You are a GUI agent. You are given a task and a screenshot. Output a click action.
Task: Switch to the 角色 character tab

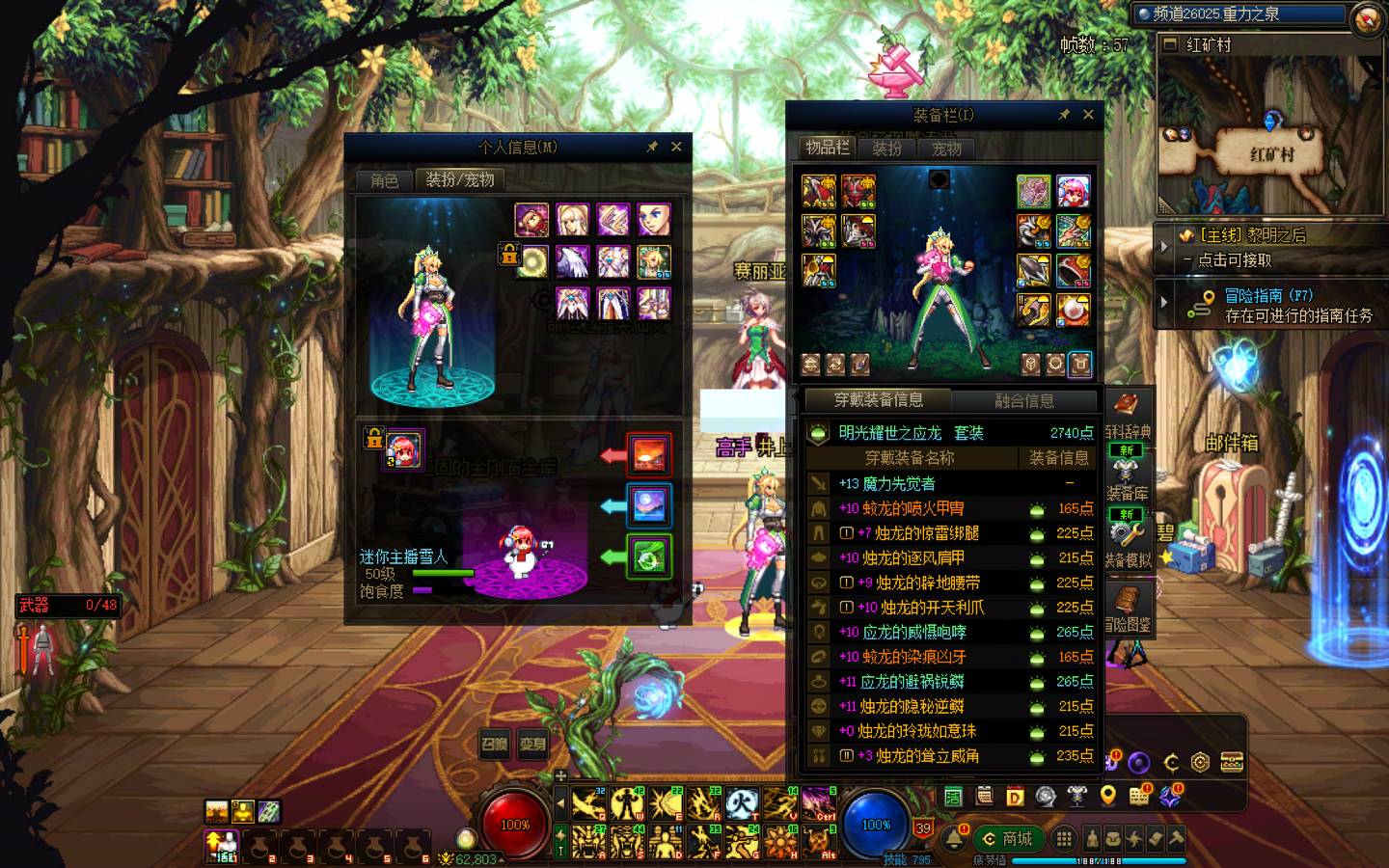tap(384, 180)
